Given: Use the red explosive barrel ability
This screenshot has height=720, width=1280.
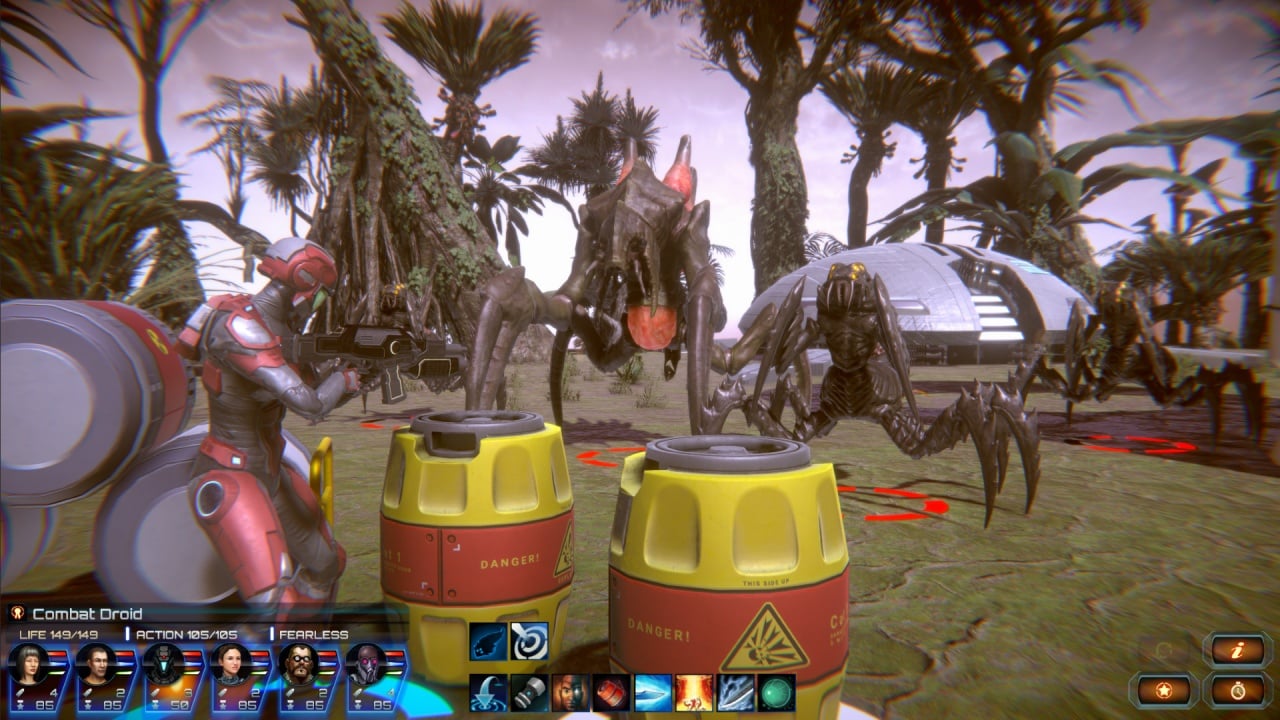Looking at the screenshot, I should pos(611,692).
